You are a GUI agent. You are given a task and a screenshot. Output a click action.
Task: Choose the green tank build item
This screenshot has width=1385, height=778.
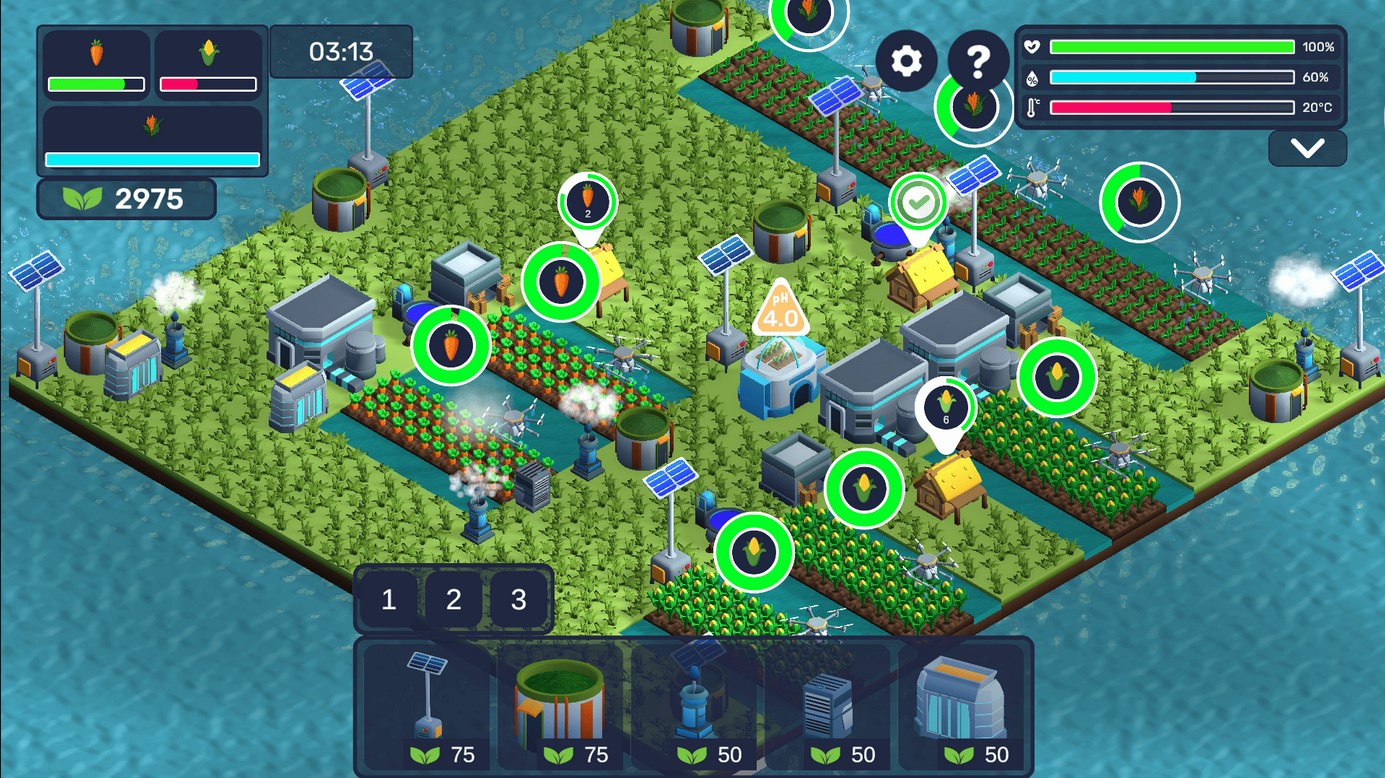coord(561,706)
